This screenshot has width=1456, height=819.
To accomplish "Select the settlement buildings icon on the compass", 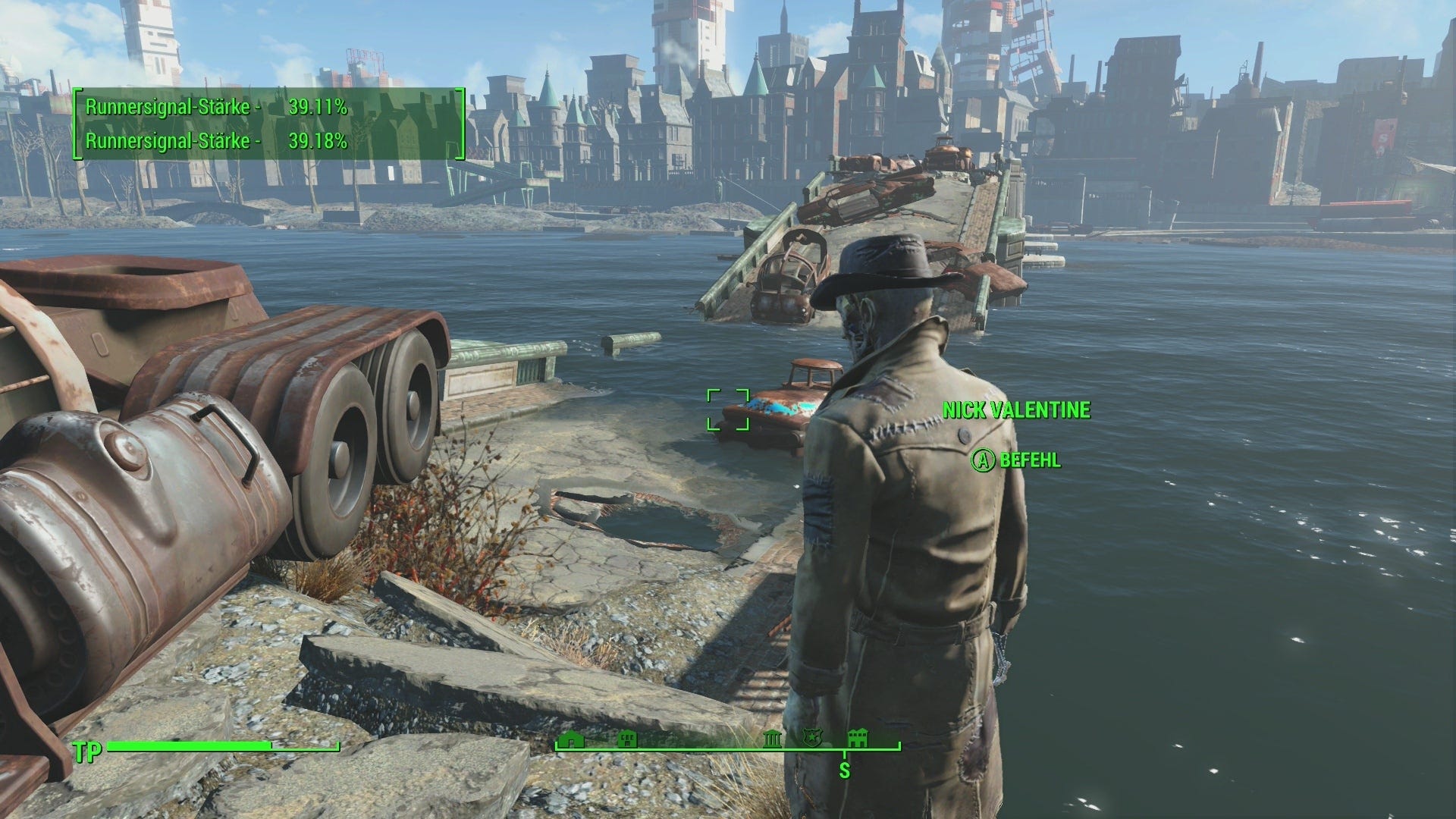I will (859, 738).
